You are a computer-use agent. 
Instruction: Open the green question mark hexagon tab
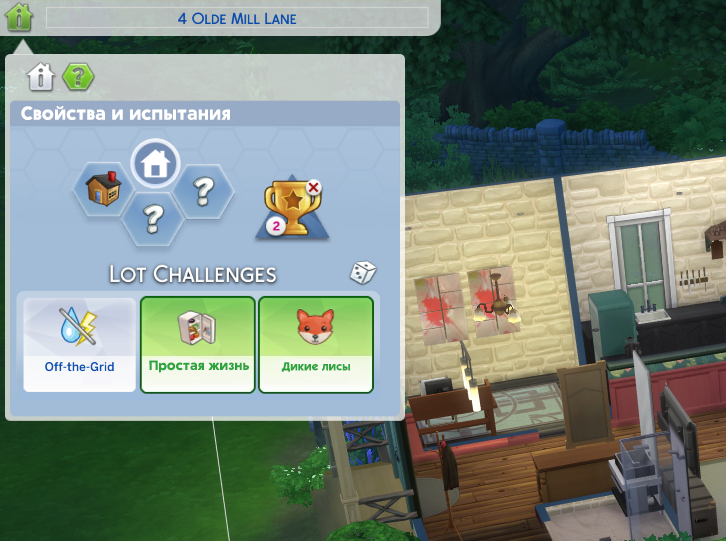[77, 76]
